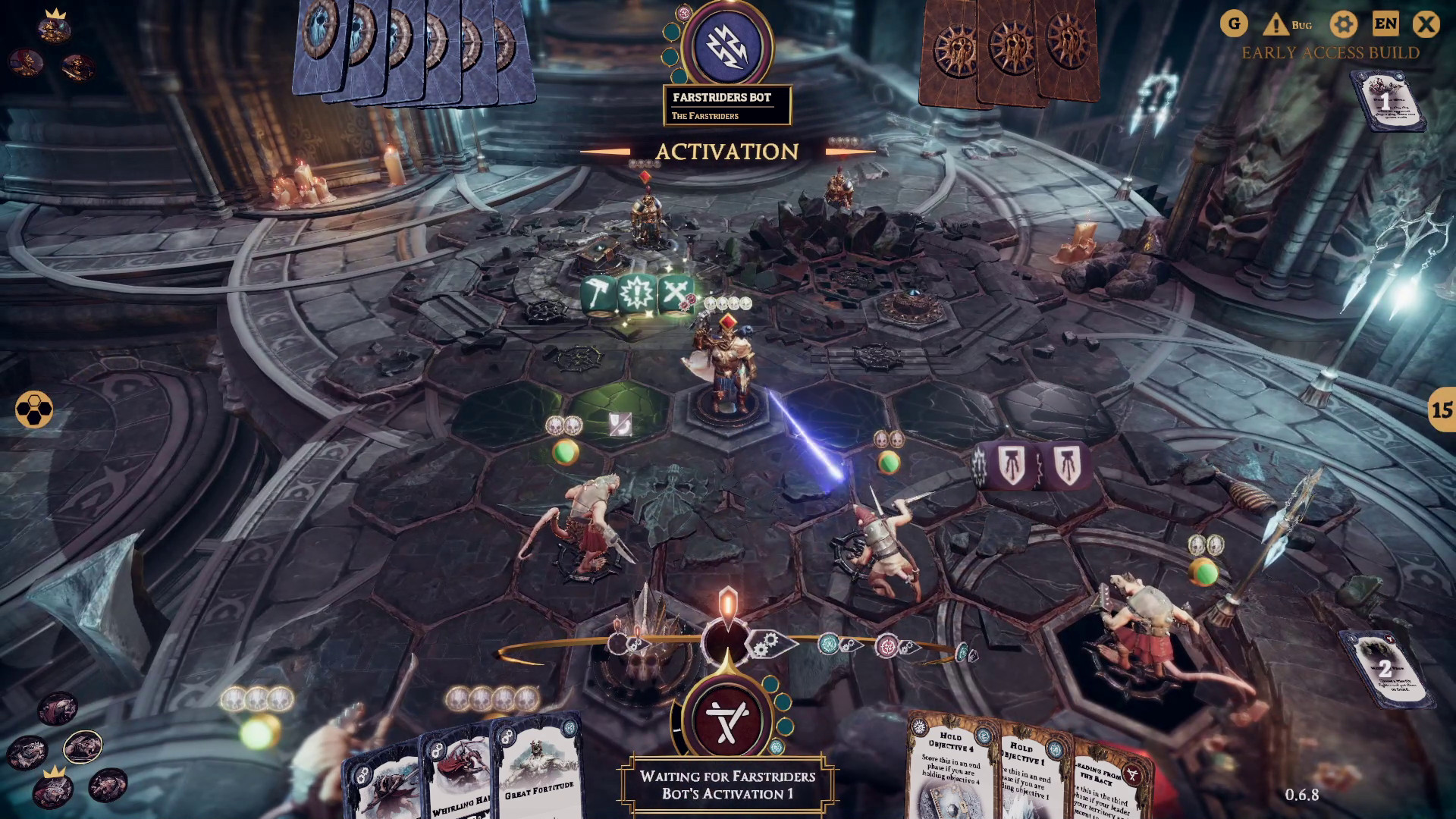Select the crowned leader portrait, bottom roster
Image resolution: width=1456 pixels, height=819 pixels.
tap(54, 789)
